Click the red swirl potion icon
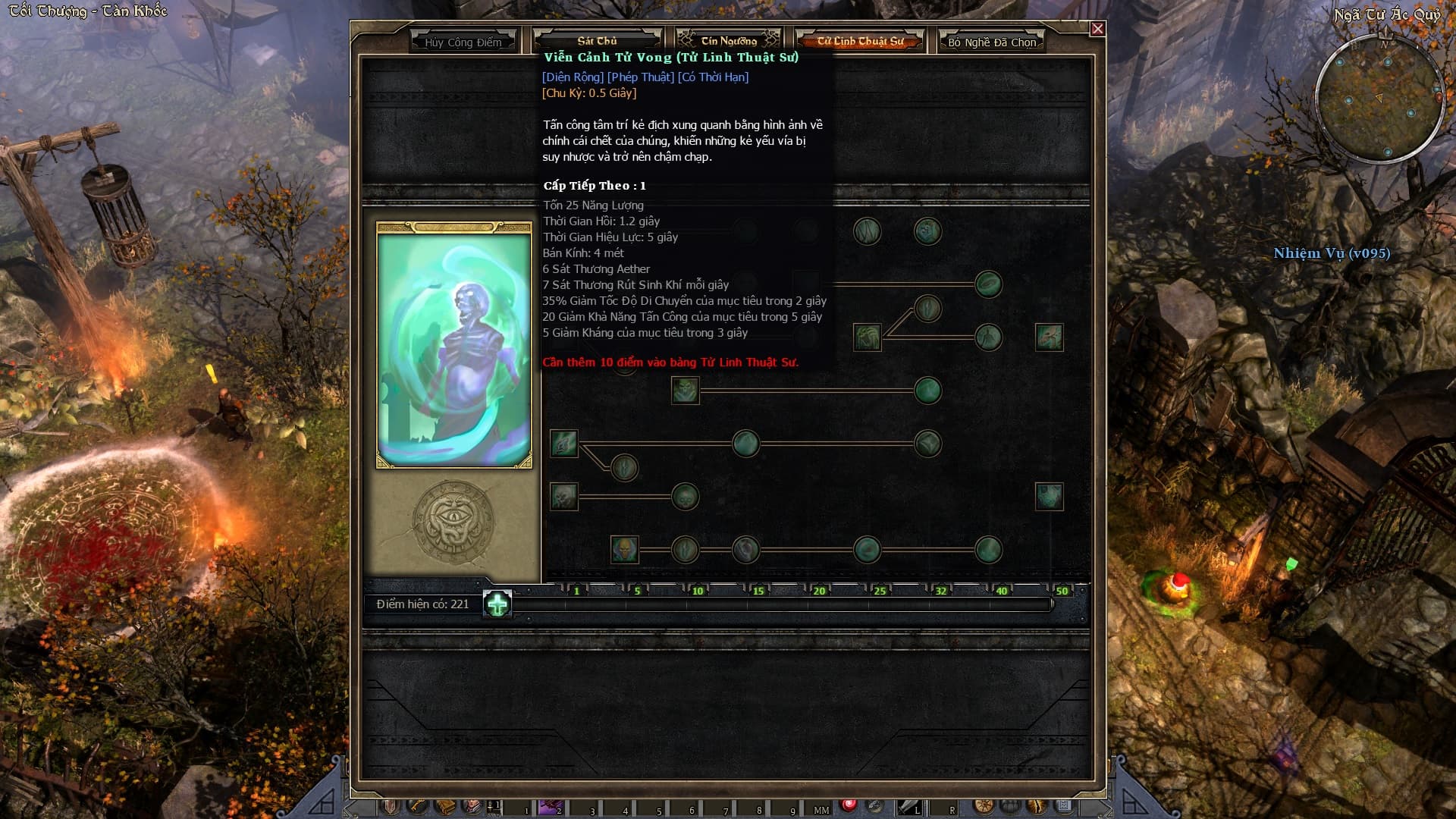1456x819 pixels. [849, 805]
